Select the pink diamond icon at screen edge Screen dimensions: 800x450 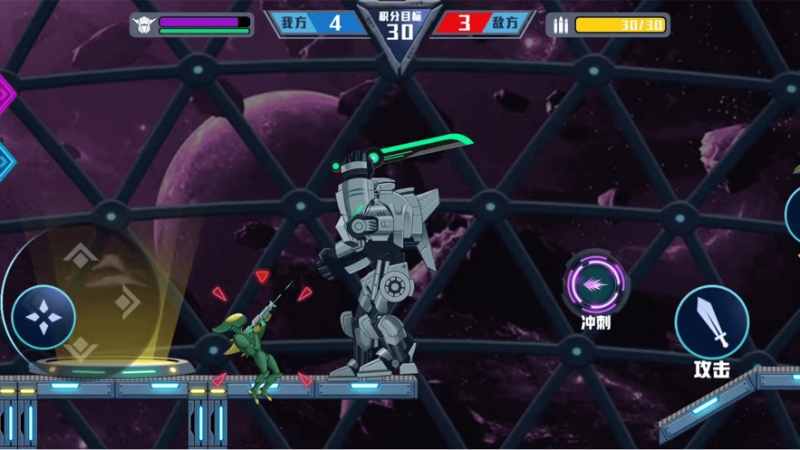[5, 94]
